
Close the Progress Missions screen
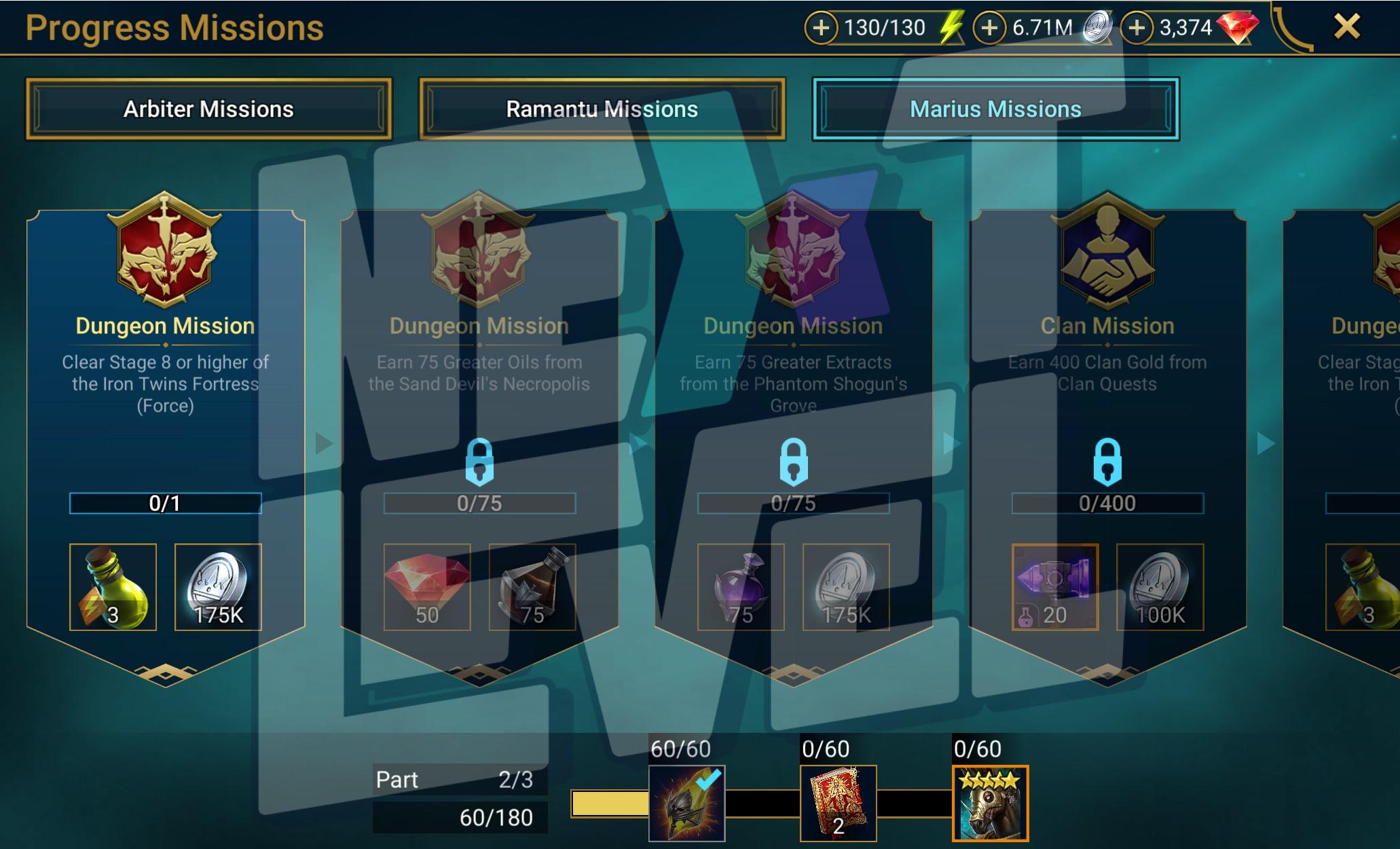(1347, 27)
